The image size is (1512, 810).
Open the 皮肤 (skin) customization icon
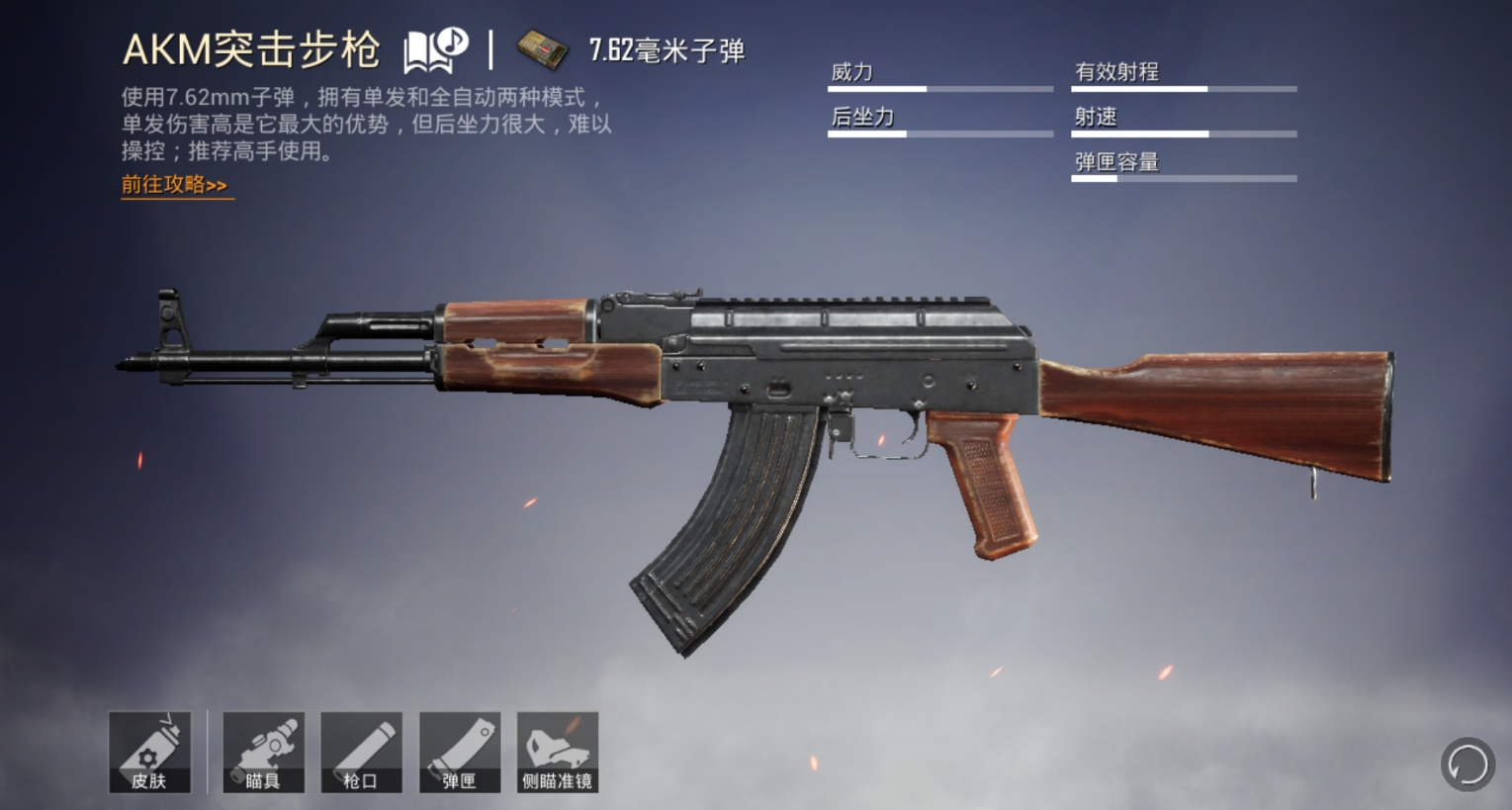pos(150,752)
